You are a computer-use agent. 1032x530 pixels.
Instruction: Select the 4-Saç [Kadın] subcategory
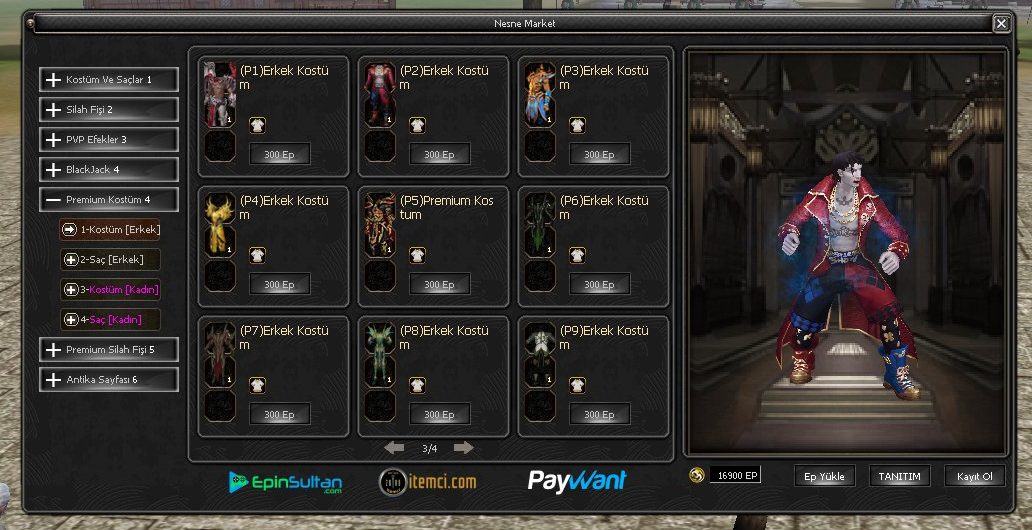click(111, 320)
